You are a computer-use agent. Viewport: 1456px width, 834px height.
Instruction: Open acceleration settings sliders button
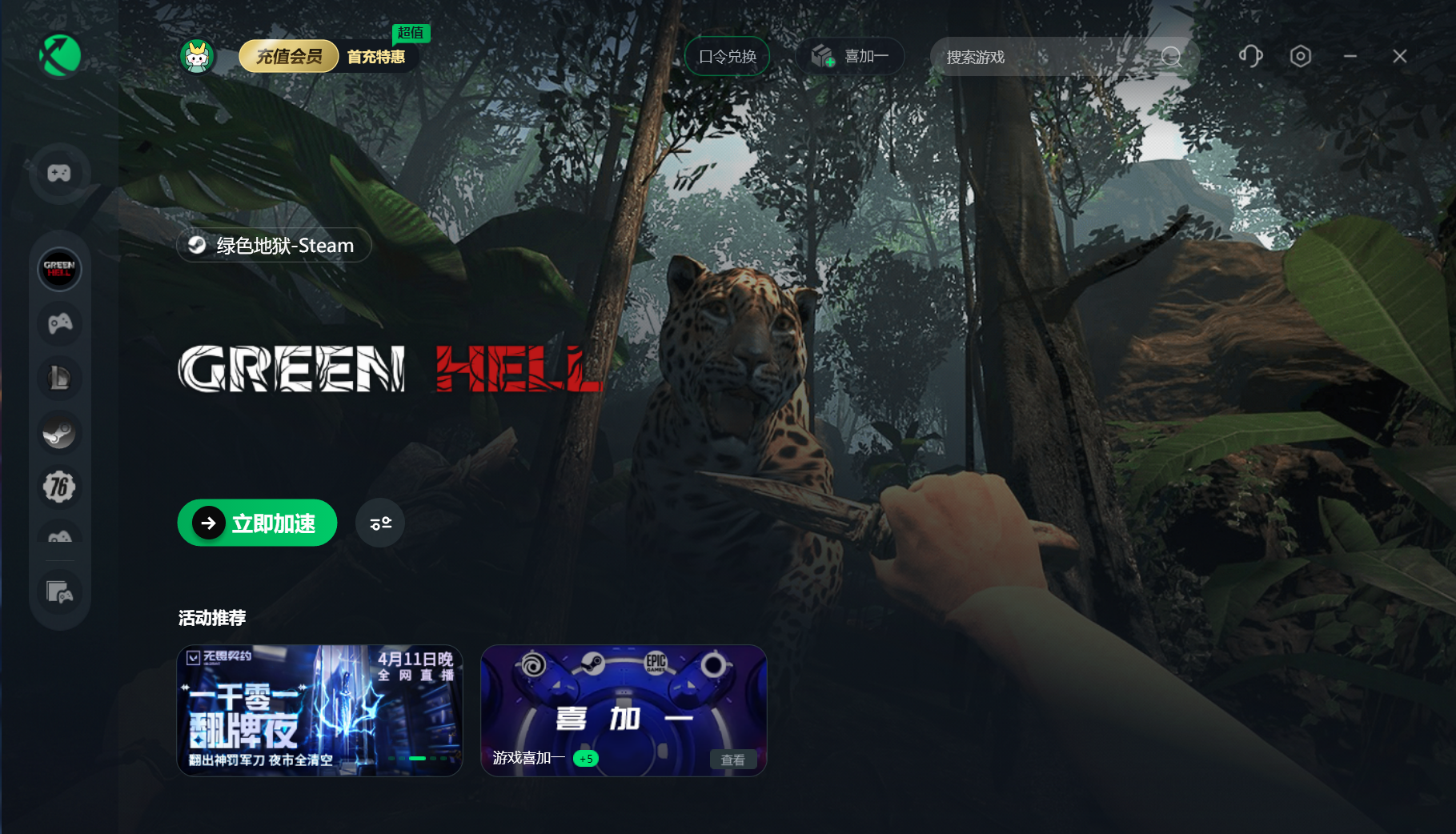pos(380,523)
